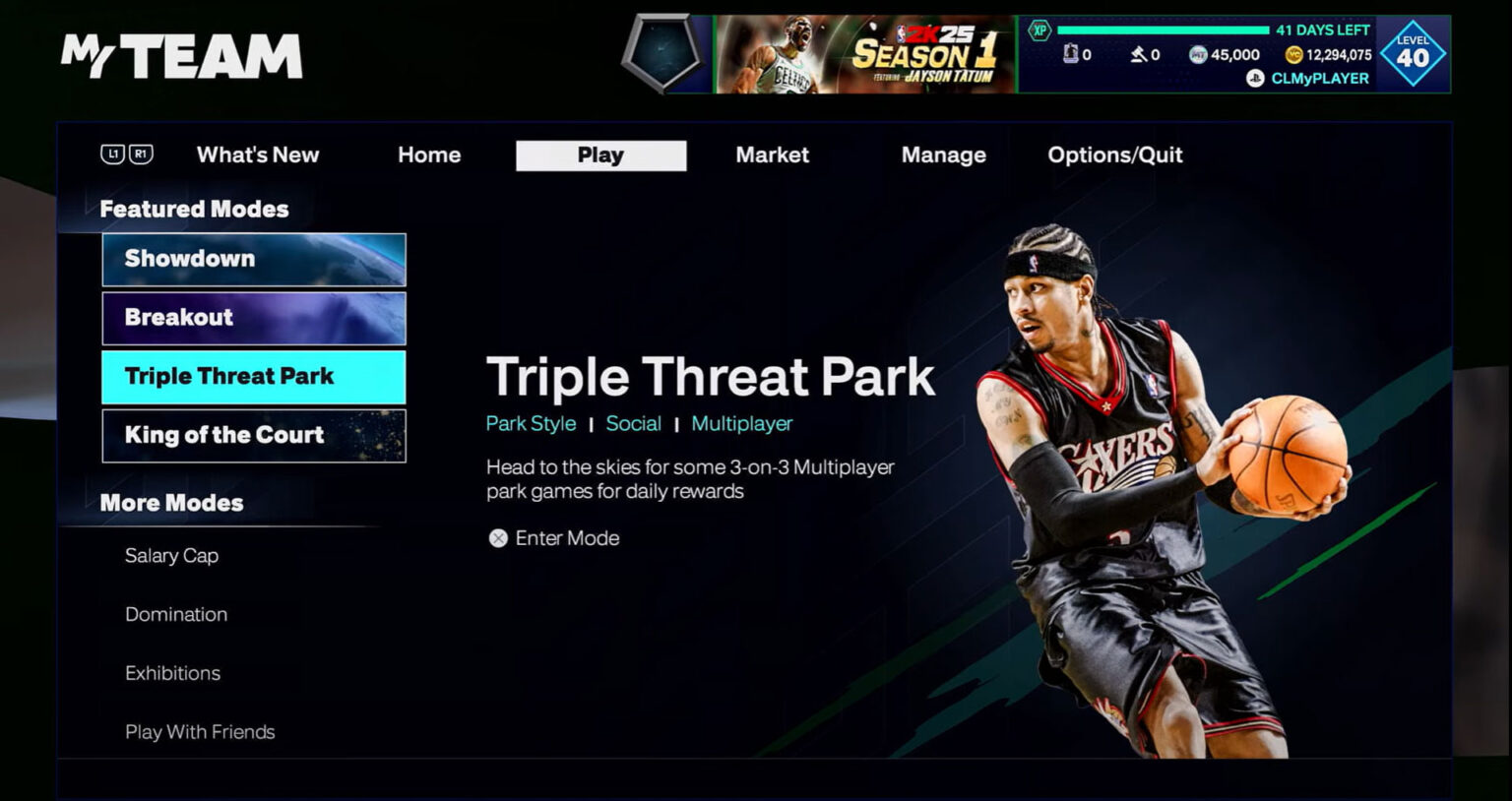Select the Showdown mode
Image resolution: width=1512 pixels, height=801 pixels.
click(253, 259)
